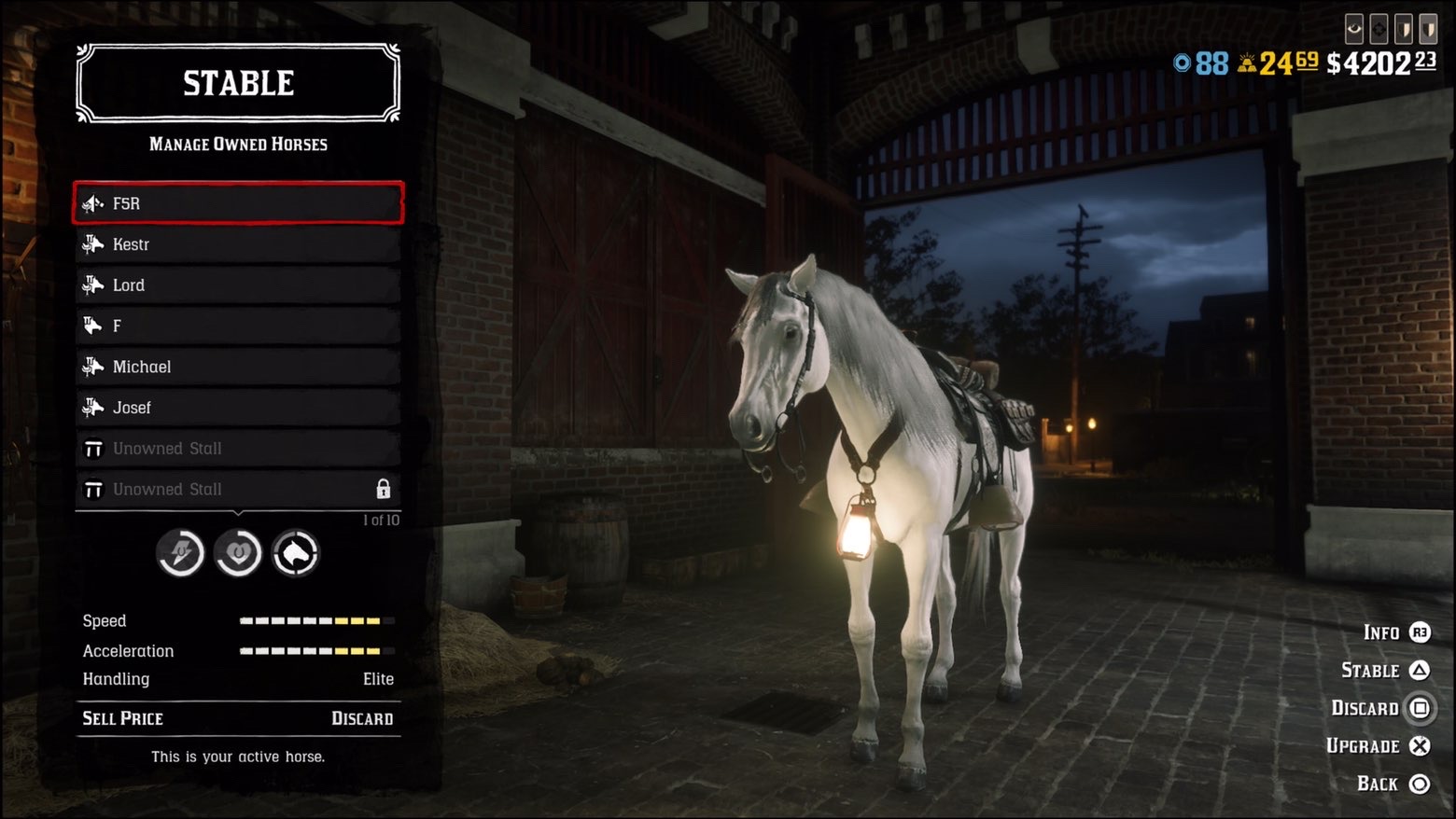Choose the horse named Kestr
This screenshot has width=1456, height=819.
(238, 244)
